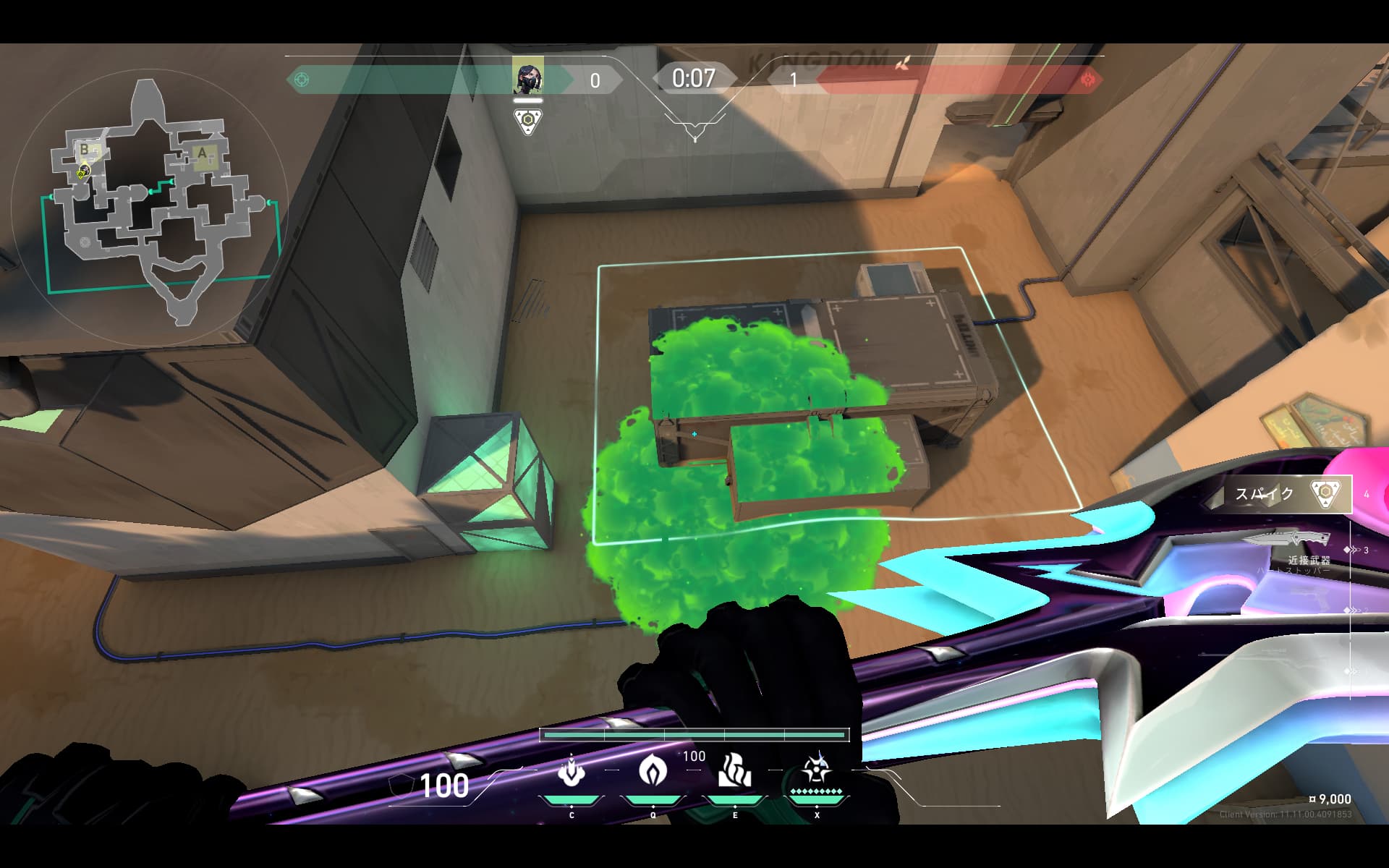This screenshot has width=1389, height=868.
Task: Activate the Viper's Pit ultimate icon
Action: point(817,770)
